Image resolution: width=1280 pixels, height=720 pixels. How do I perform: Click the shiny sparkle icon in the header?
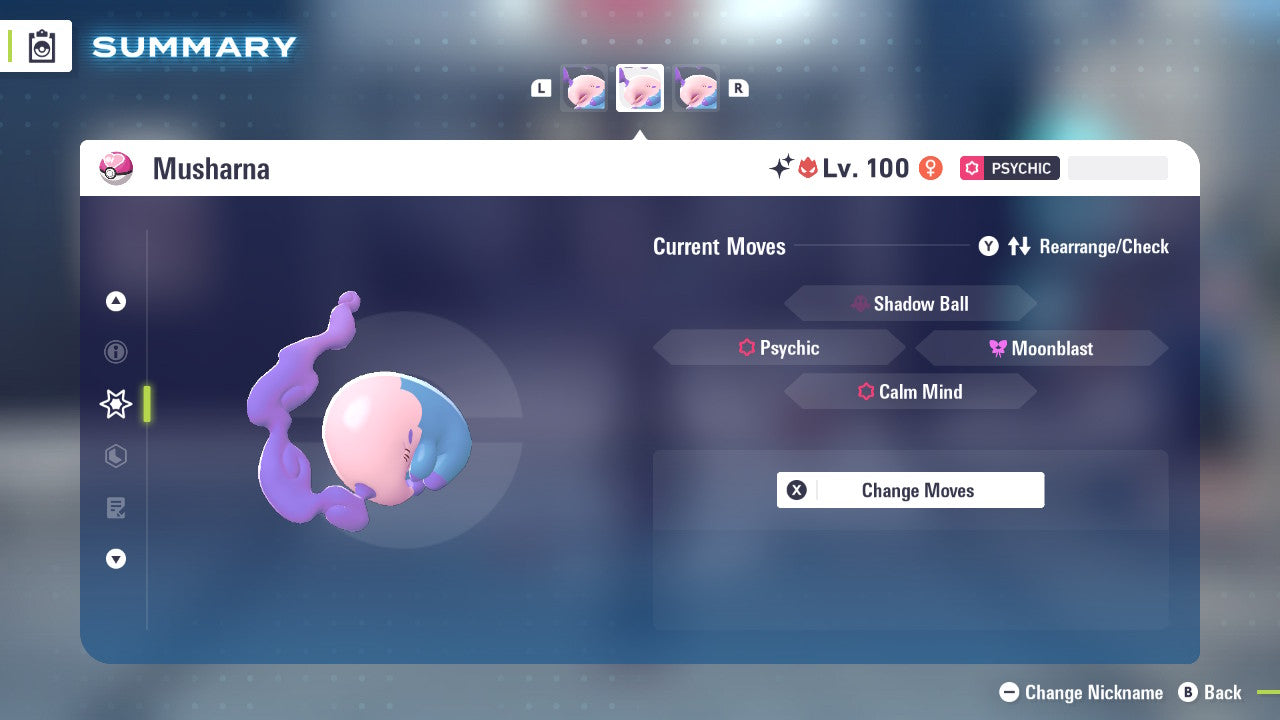(785, 166)
